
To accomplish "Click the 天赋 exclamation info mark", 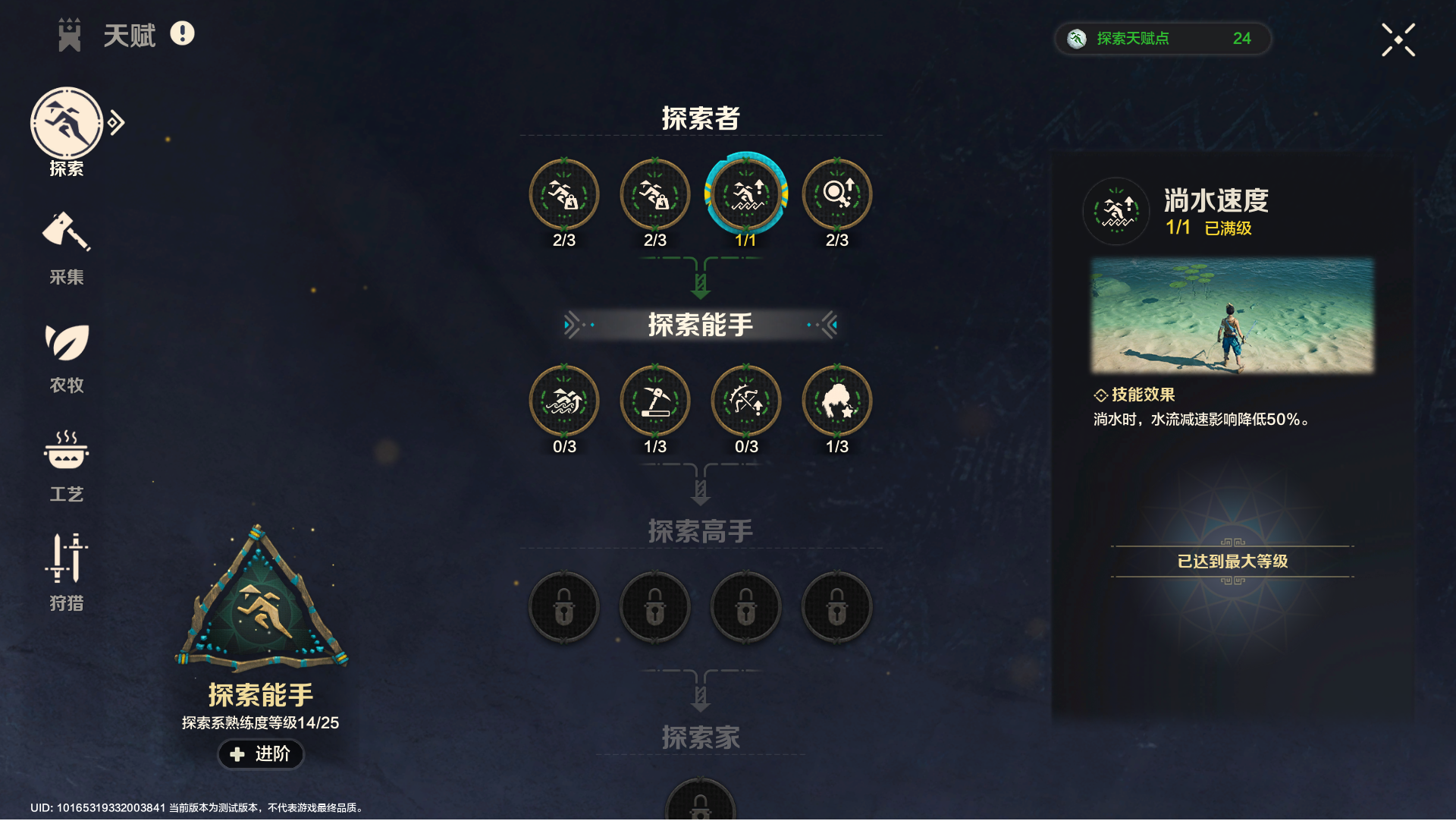I will pyautogui.click(x=181, y=34).
